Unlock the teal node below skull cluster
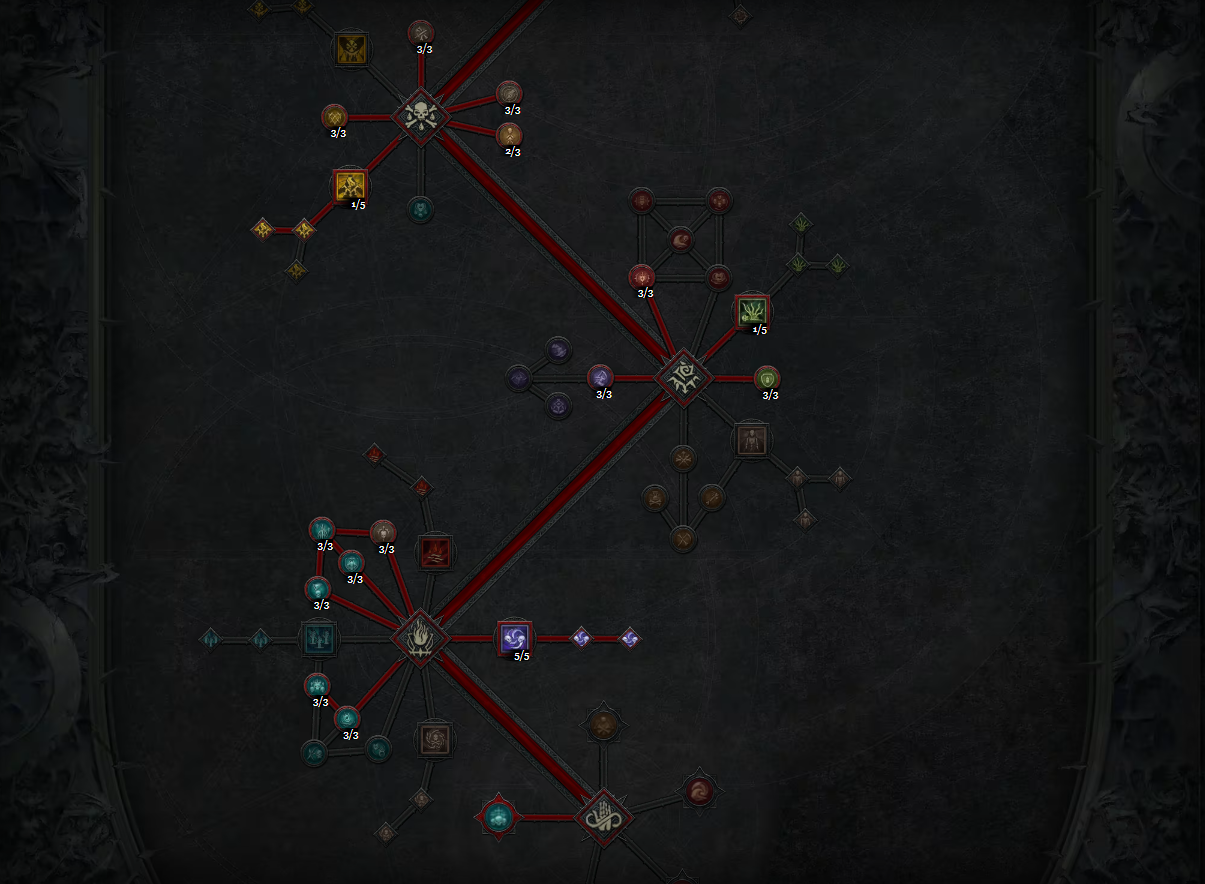 [x=421, y=210]
